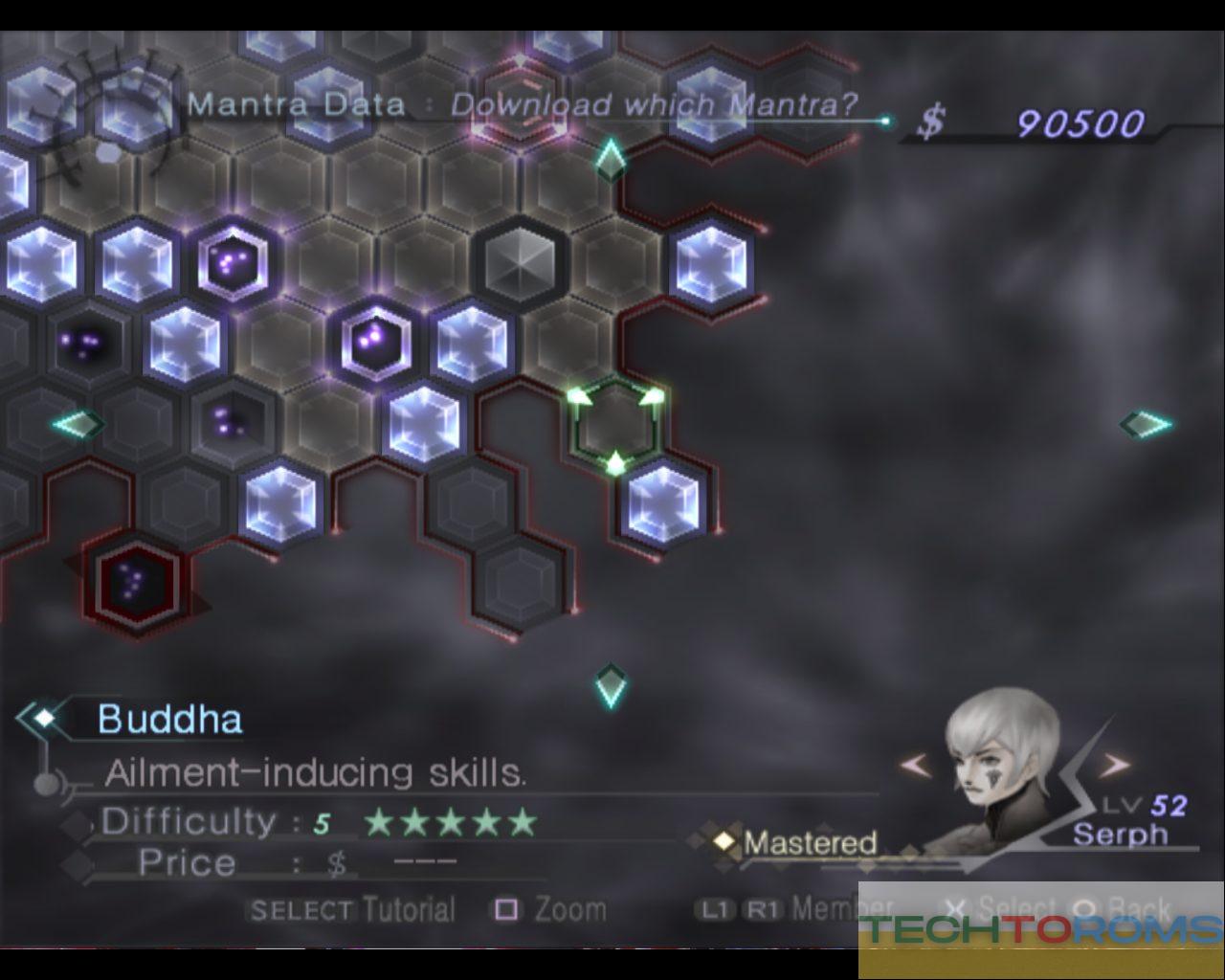1225x980 pixels.
Task: Switch to the next party member
Action: pyautogui.click(x=1112, y=765)
